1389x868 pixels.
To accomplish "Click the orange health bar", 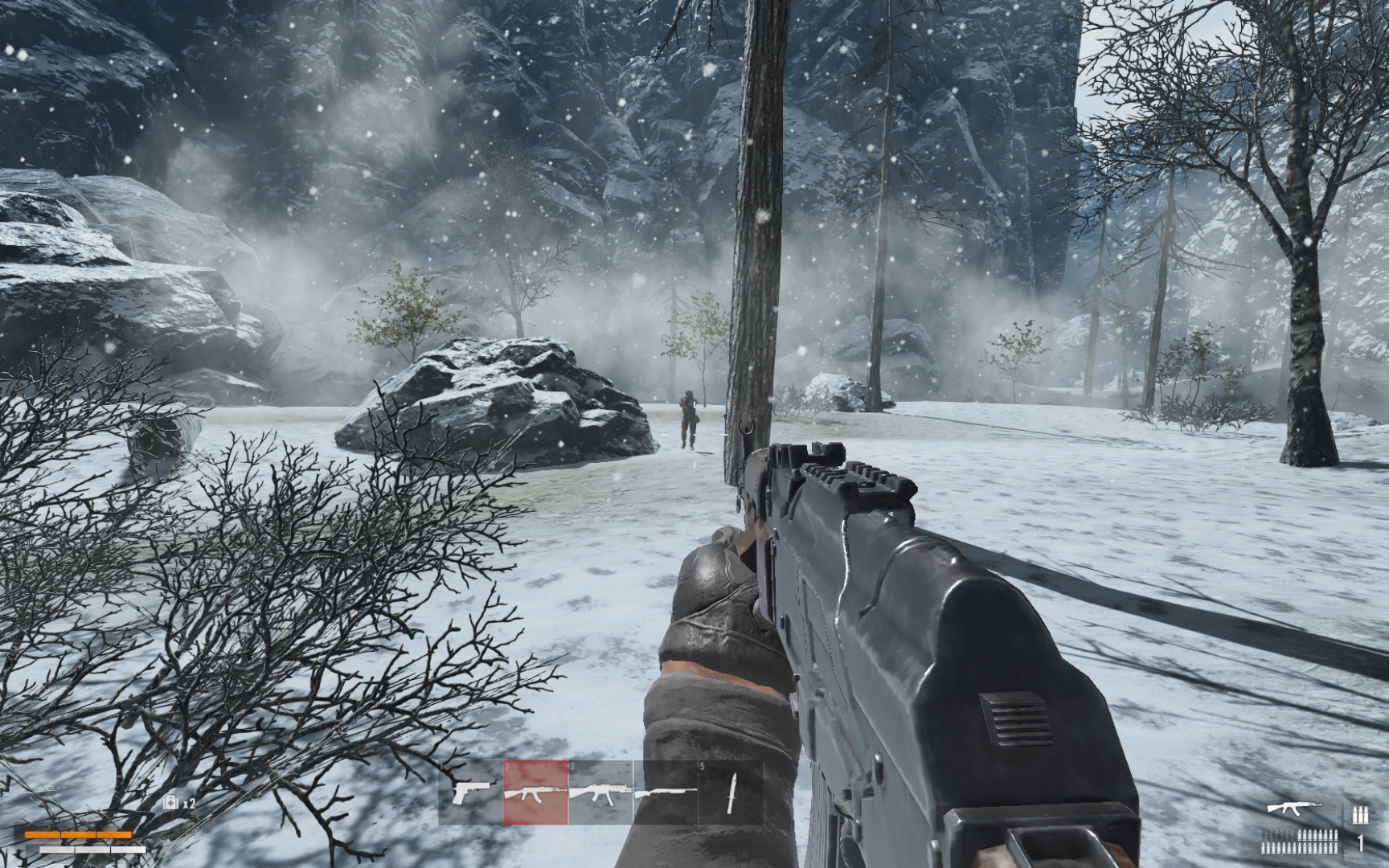I will [x=78, y=835].
